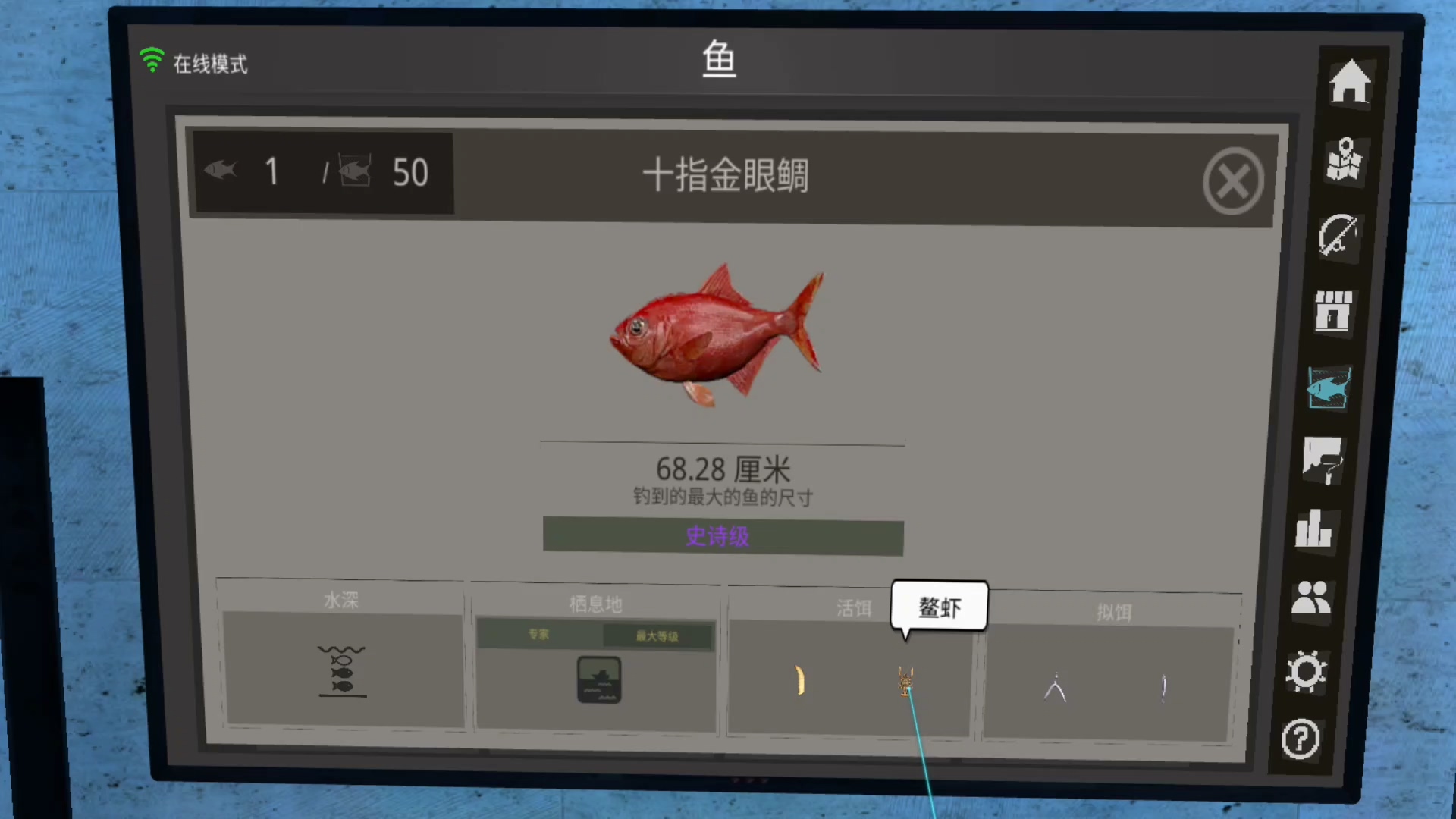
Task: Open the paint roller customization icon
Action: 1323,460
